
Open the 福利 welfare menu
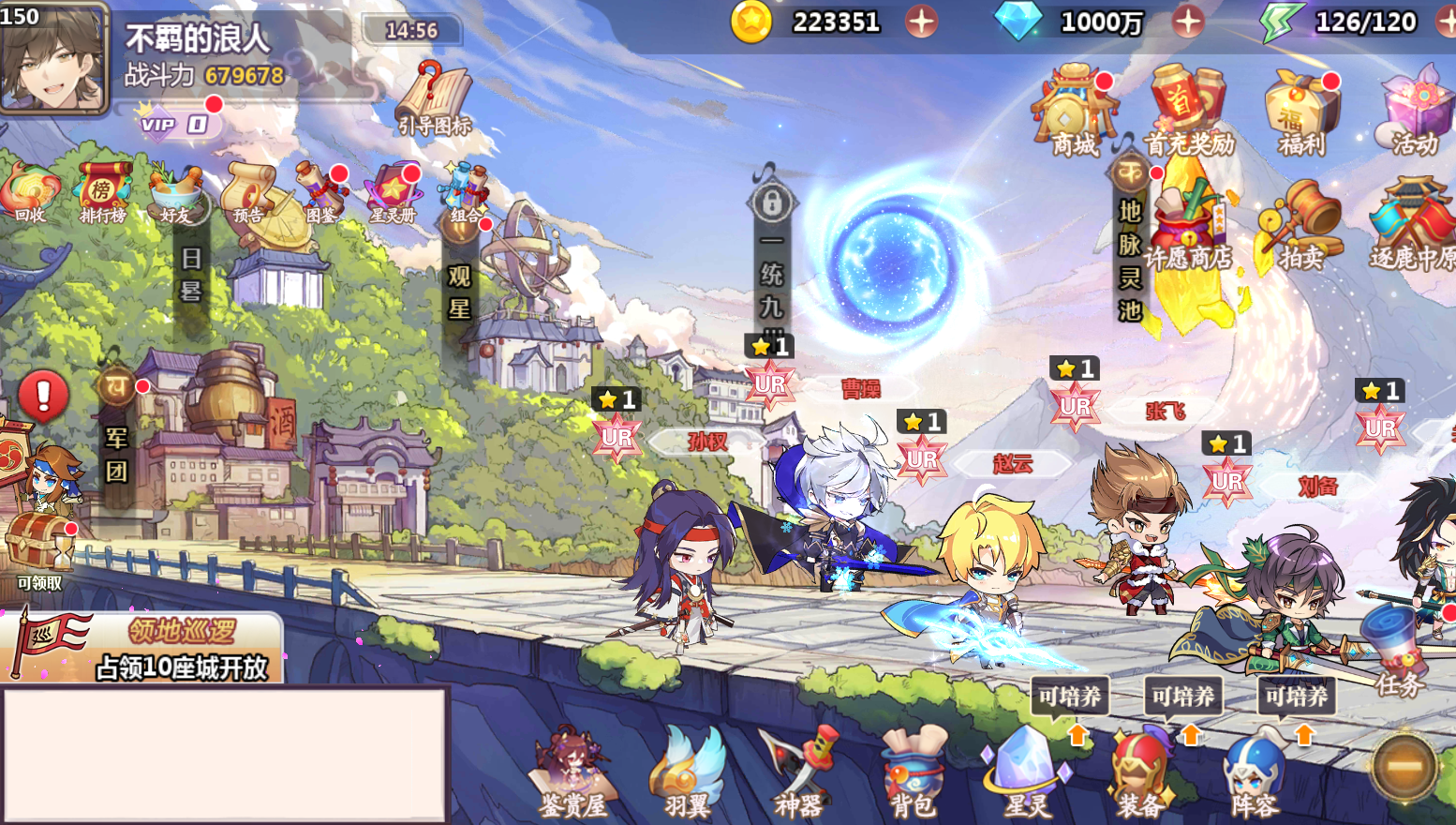1301,111
